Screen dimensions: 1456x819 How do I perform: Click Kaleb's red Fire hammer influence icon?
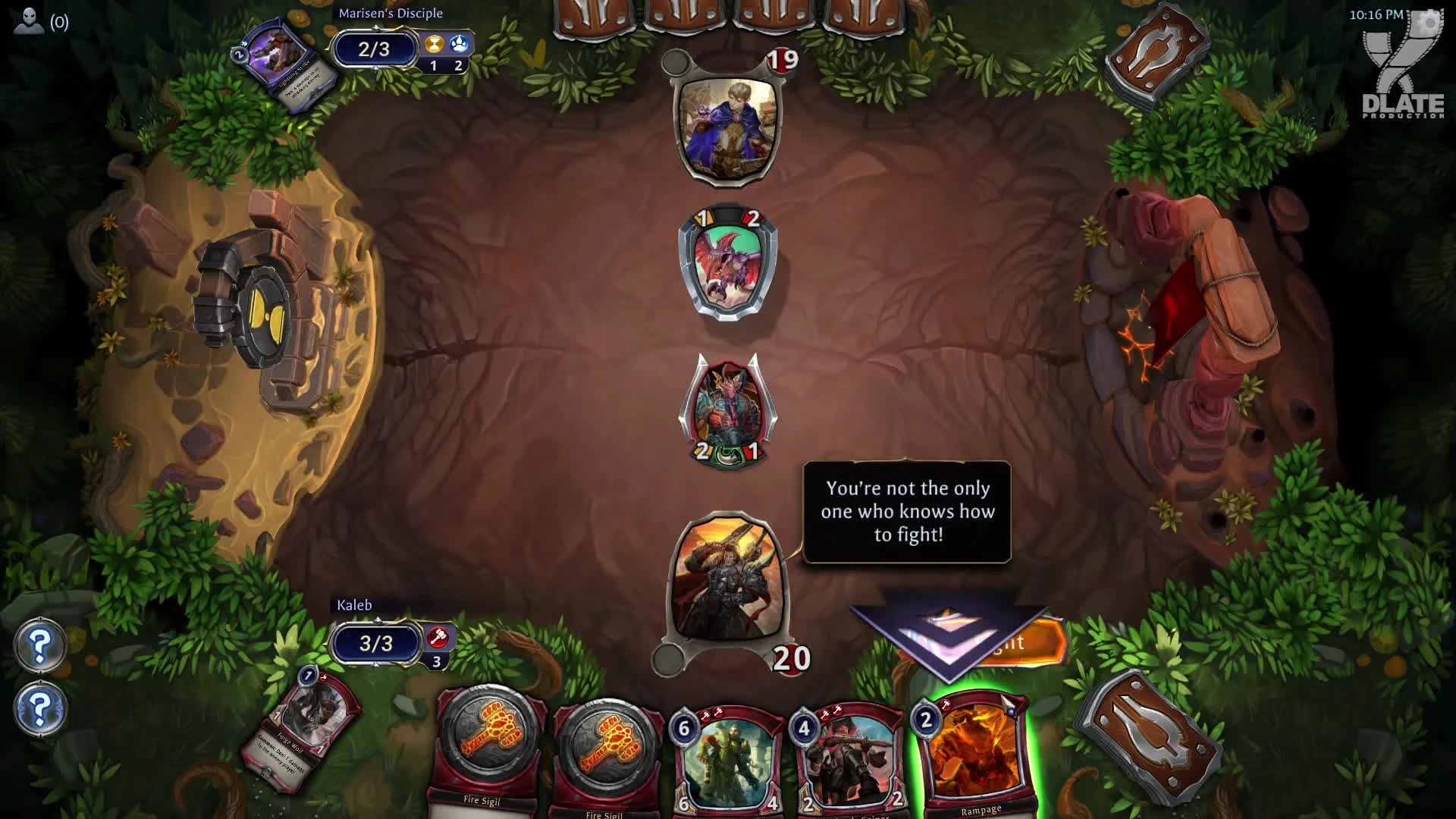(x=437, y=635)
